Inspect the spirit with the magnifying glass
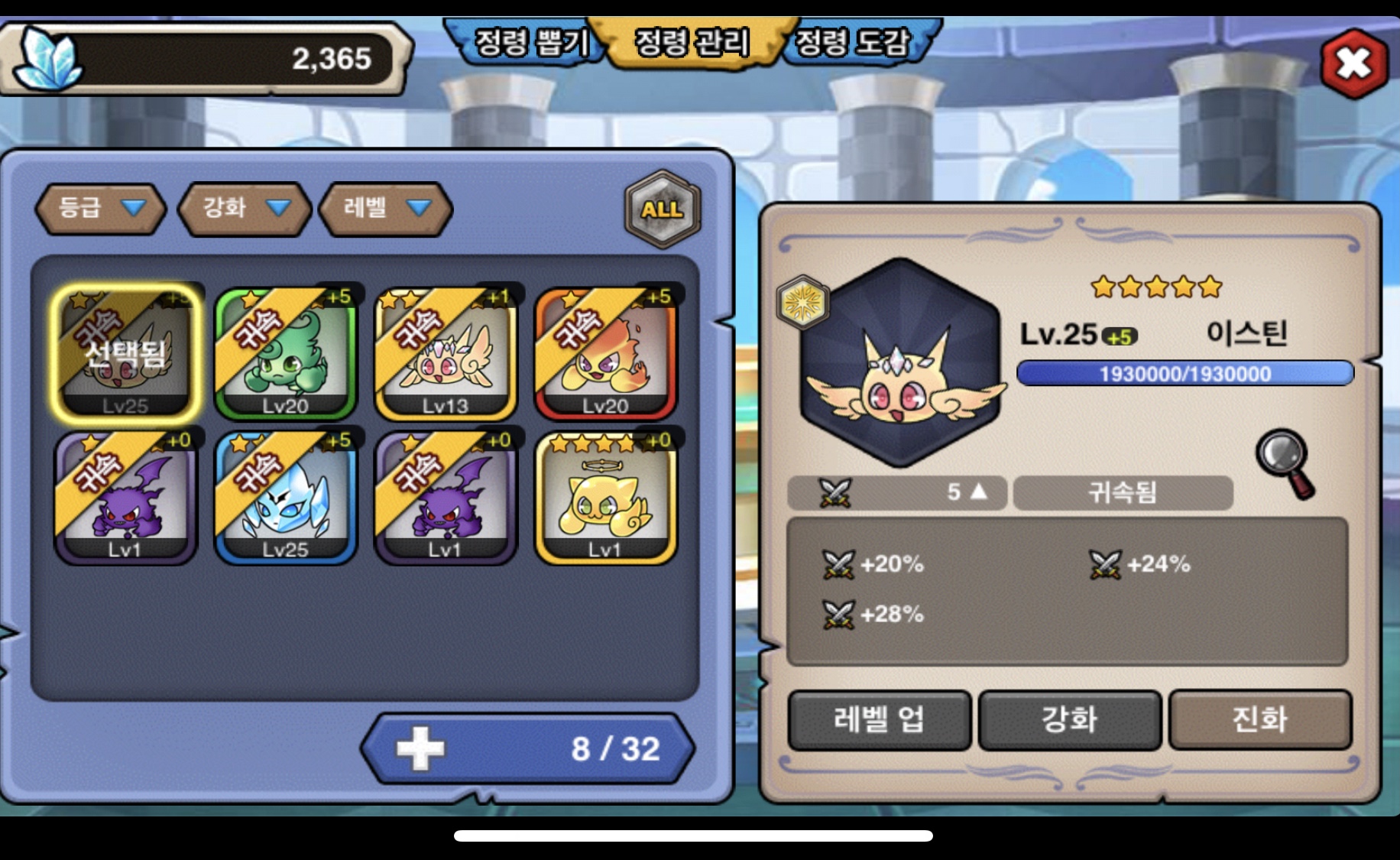The width and height of the screenshot is (1400, 860). (x=1286, y=463)
